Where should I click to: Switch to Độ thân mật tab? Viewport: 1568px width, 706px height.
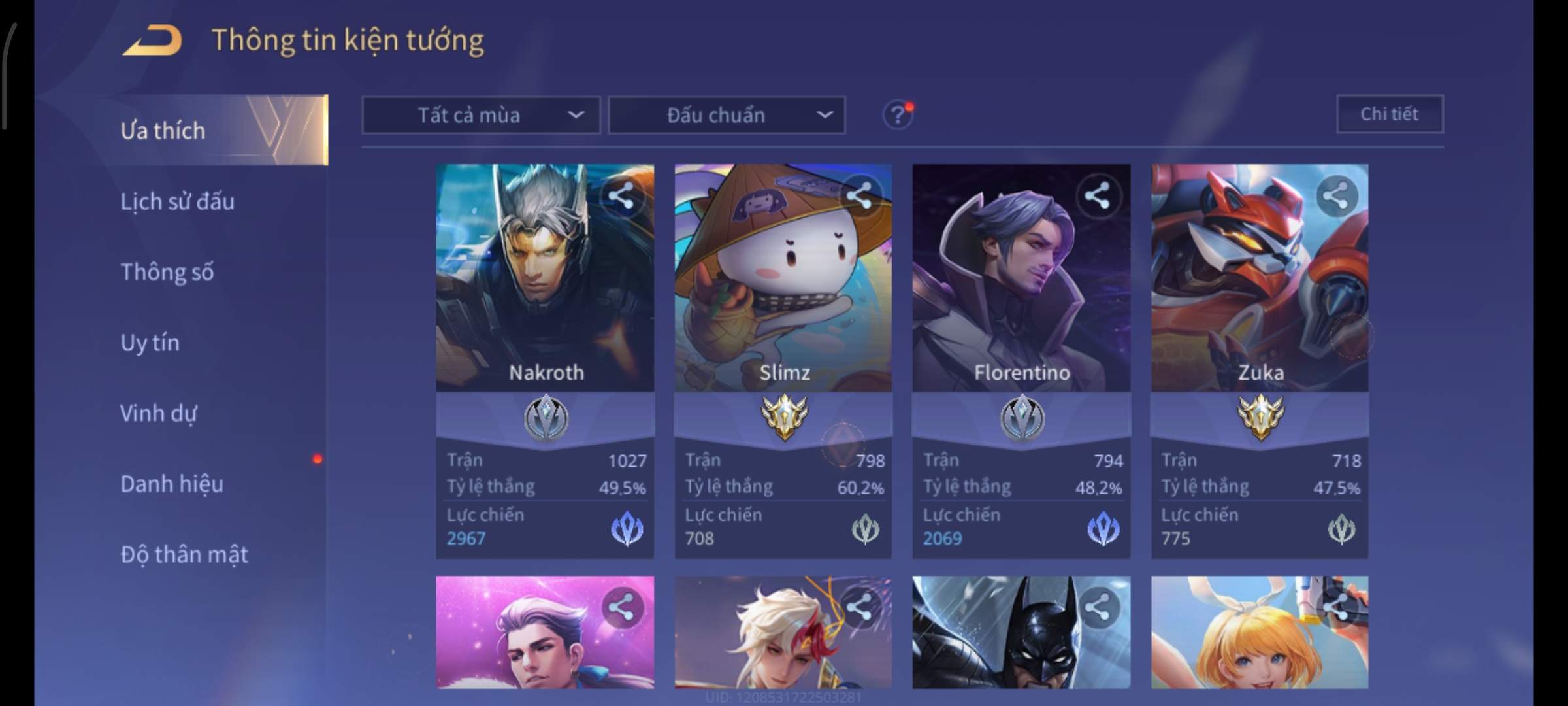[x=184, y=554]
